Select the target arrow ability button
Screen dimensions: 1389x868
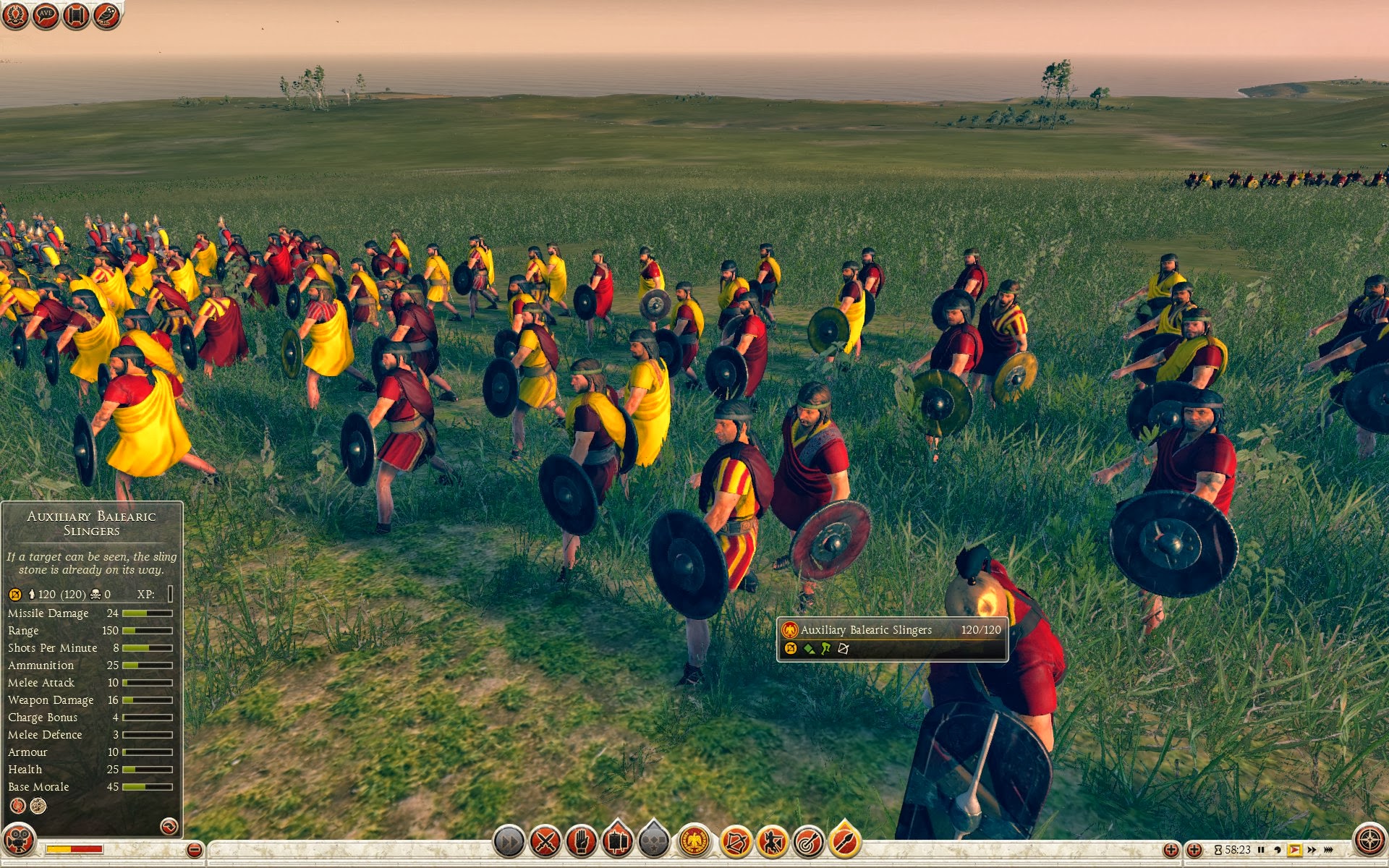[808, 842]
